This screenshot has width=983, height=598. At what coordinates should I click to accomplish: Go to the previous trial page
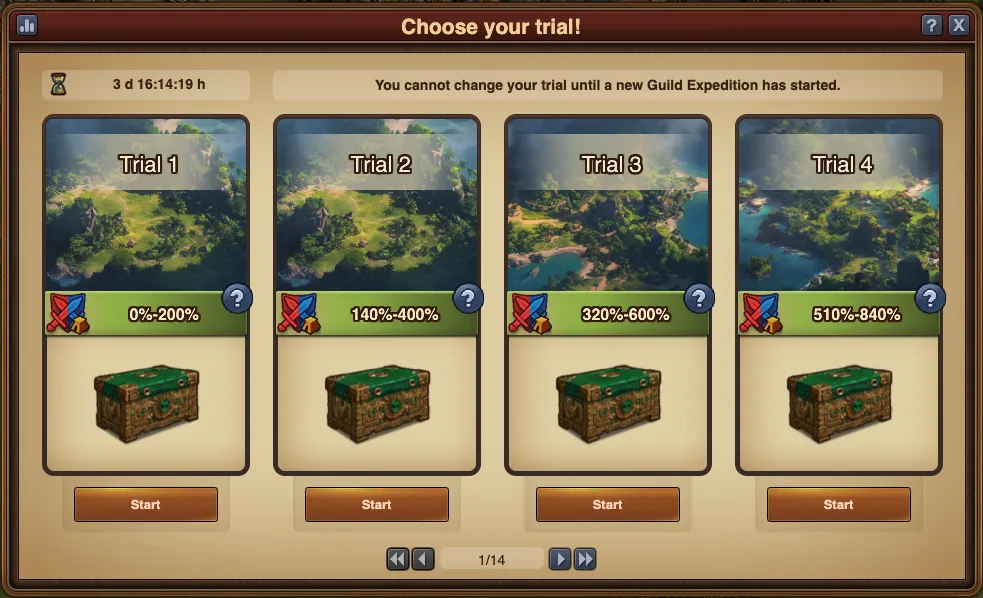click(423, 559)
